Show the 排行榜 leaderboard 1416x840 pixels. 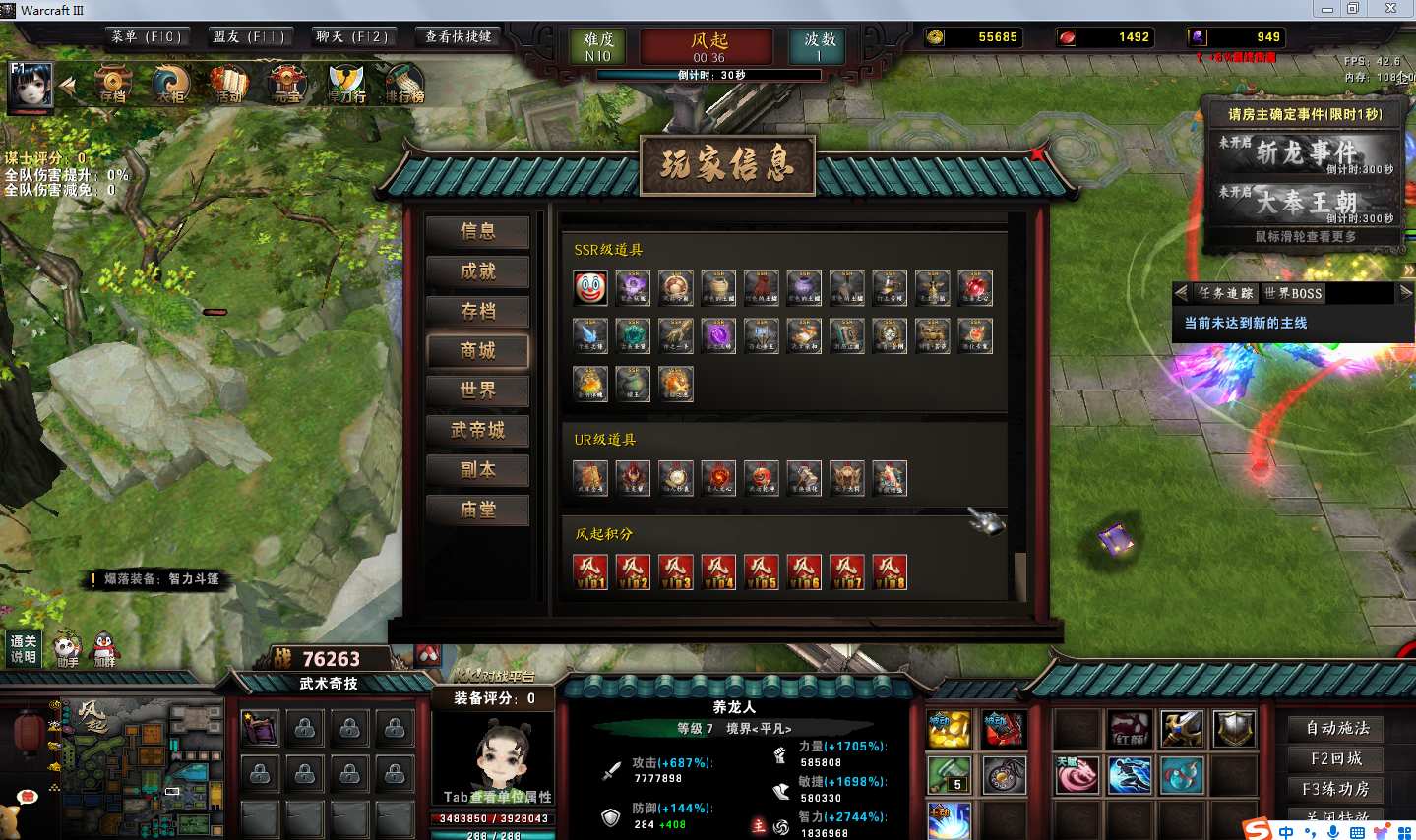point(403,85)
